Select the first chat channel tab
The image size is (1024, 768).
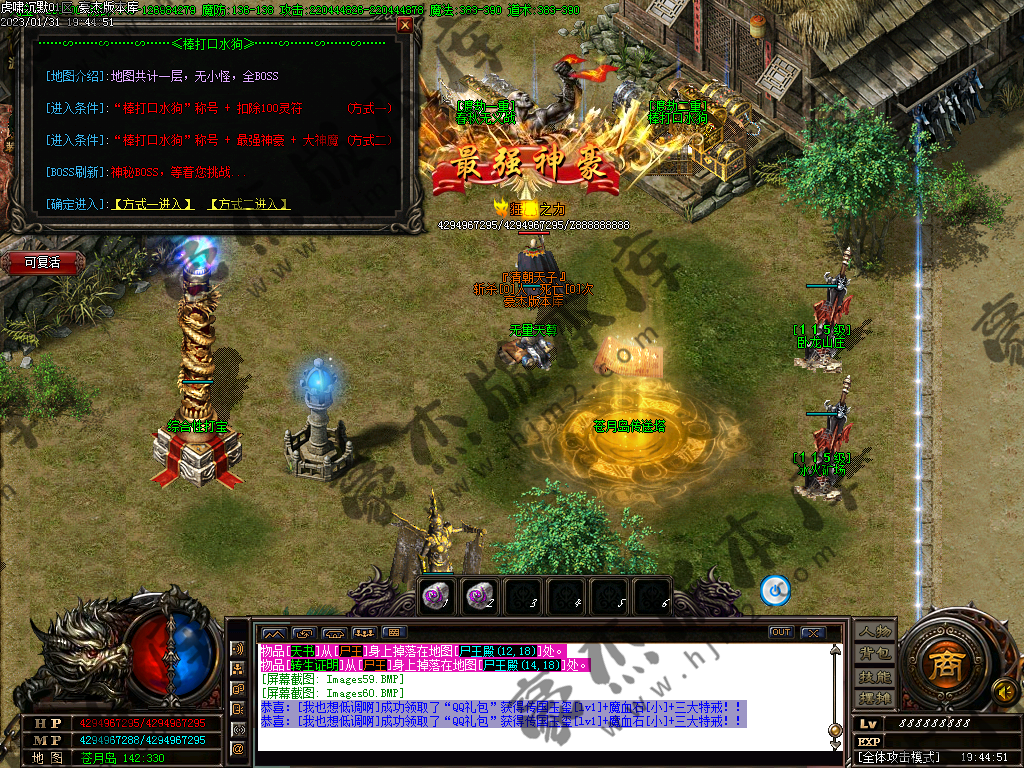[273, 632]
